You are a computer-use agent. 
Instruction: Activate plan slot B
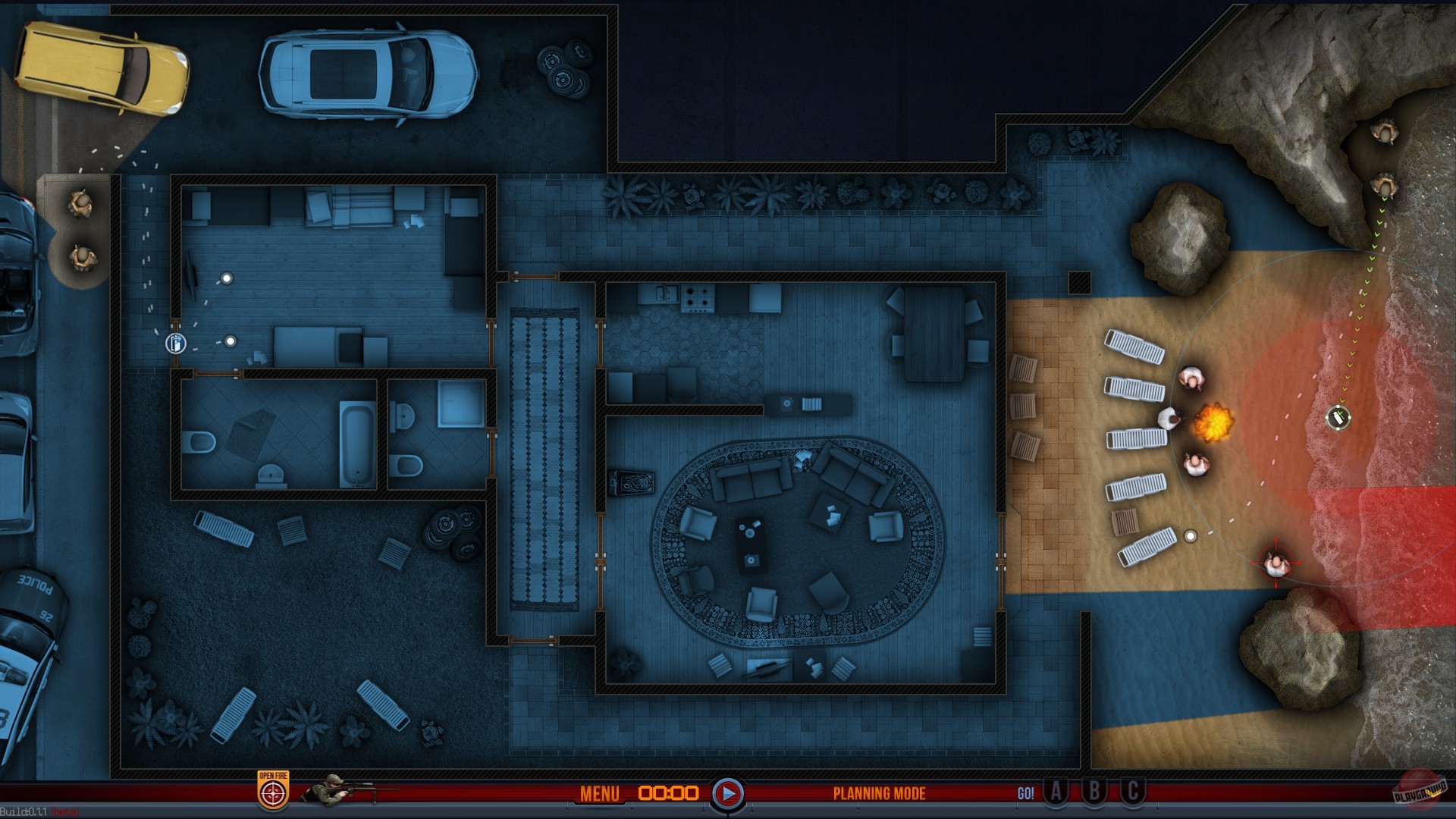[1093, 793]
